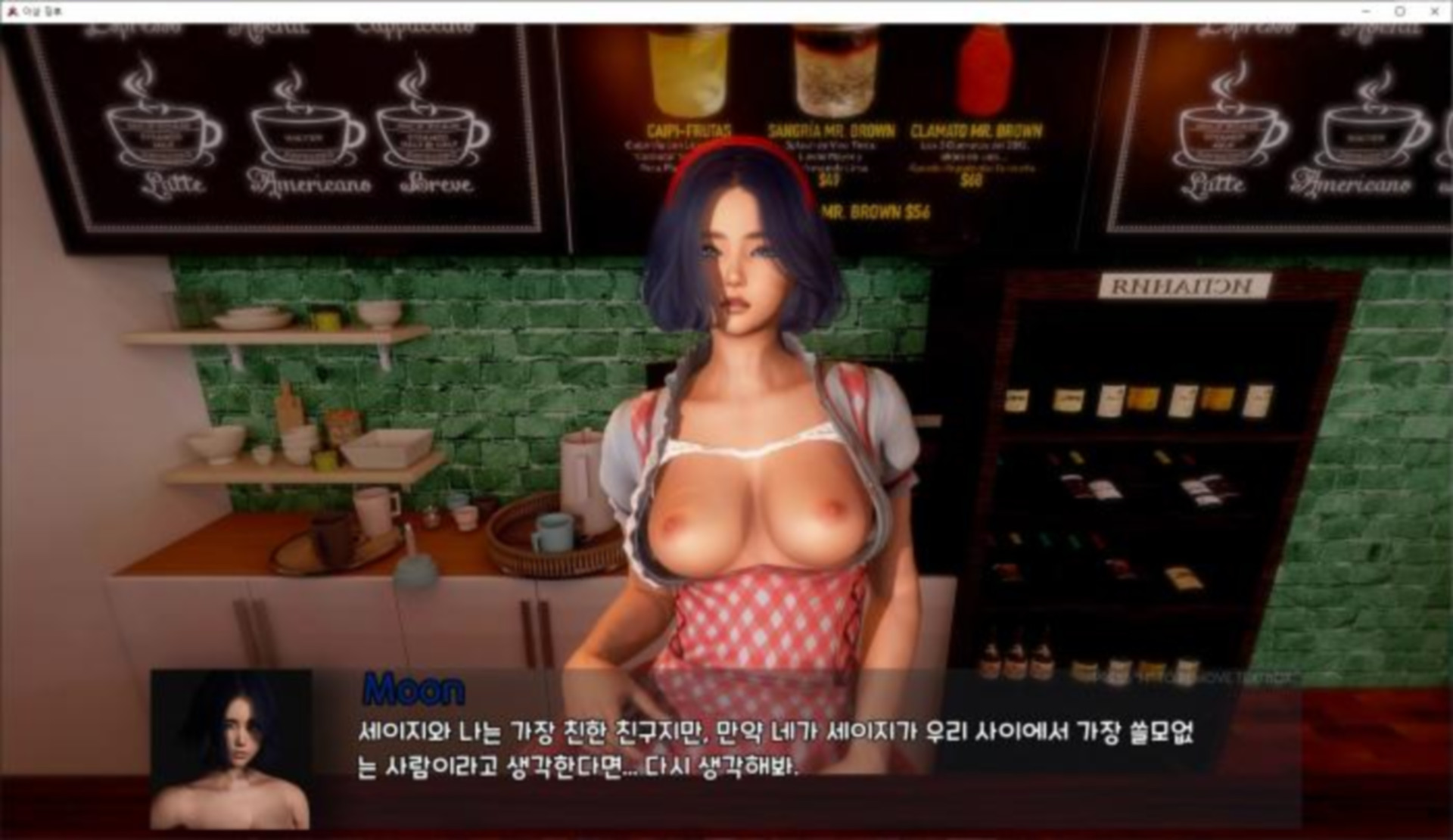Select the Moon character name label

click(413, 687)
